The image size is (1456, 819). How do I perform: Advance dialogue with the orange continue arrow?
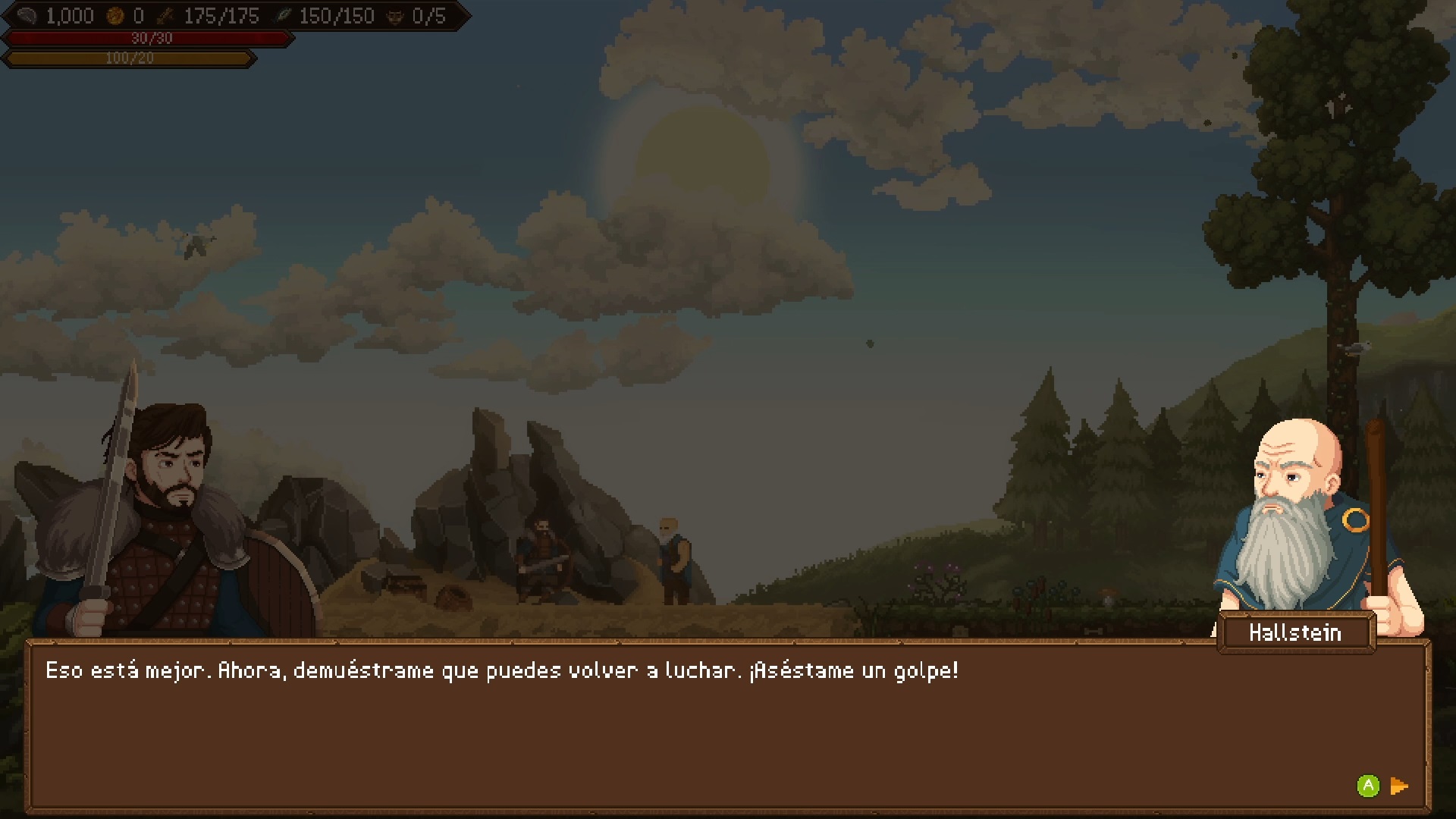pos(1399,786)
